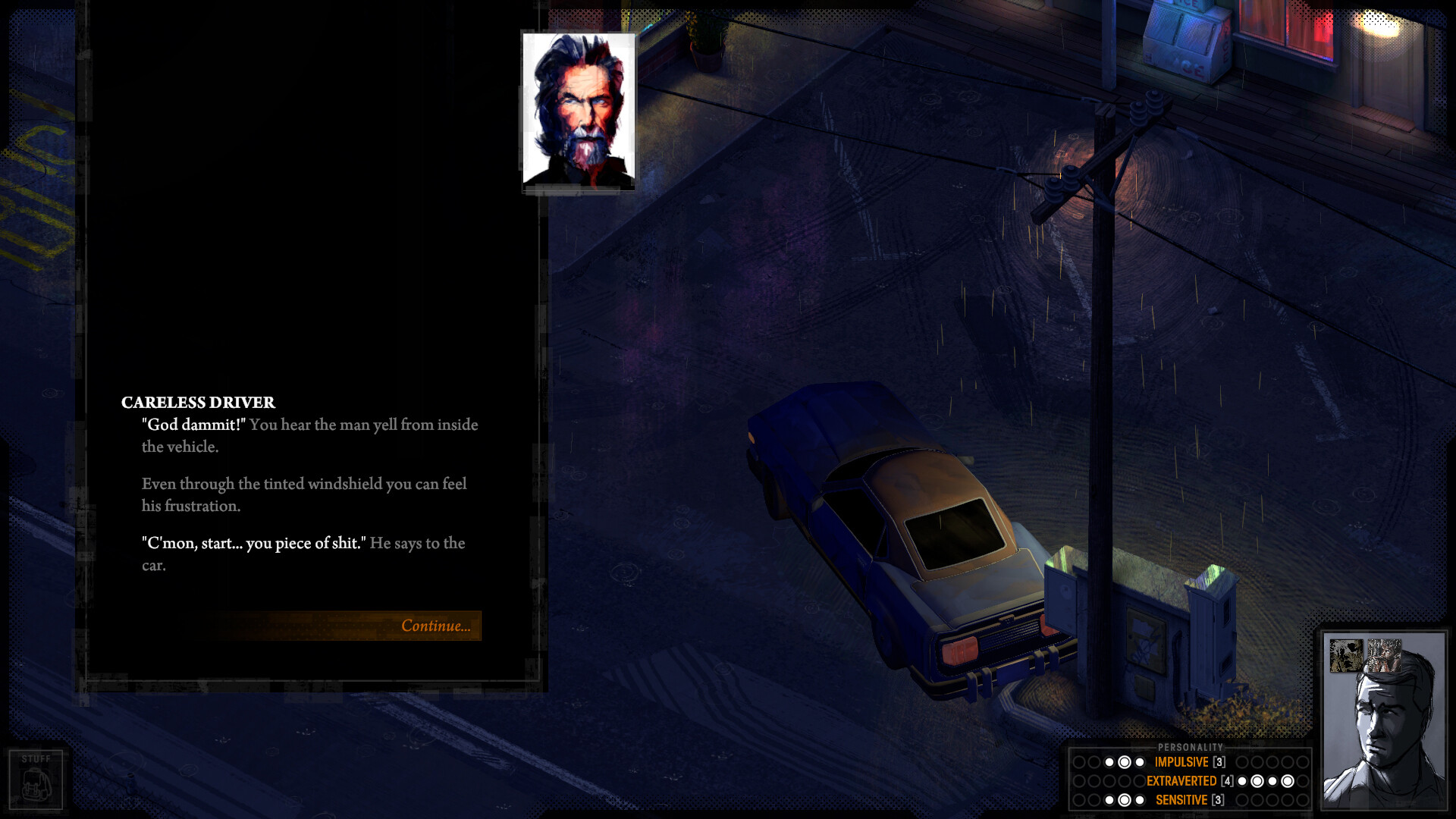
Task: Select the last Extraverted pip circle
Action: (1303, 780)
